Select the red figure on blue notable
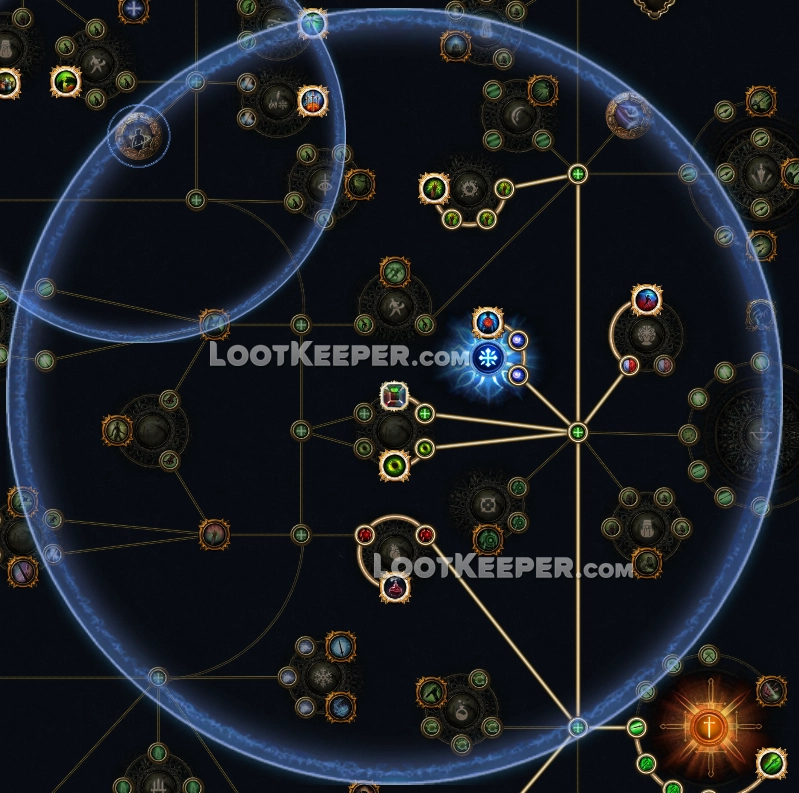The image size is (799, 793). (x=647, y=299)
